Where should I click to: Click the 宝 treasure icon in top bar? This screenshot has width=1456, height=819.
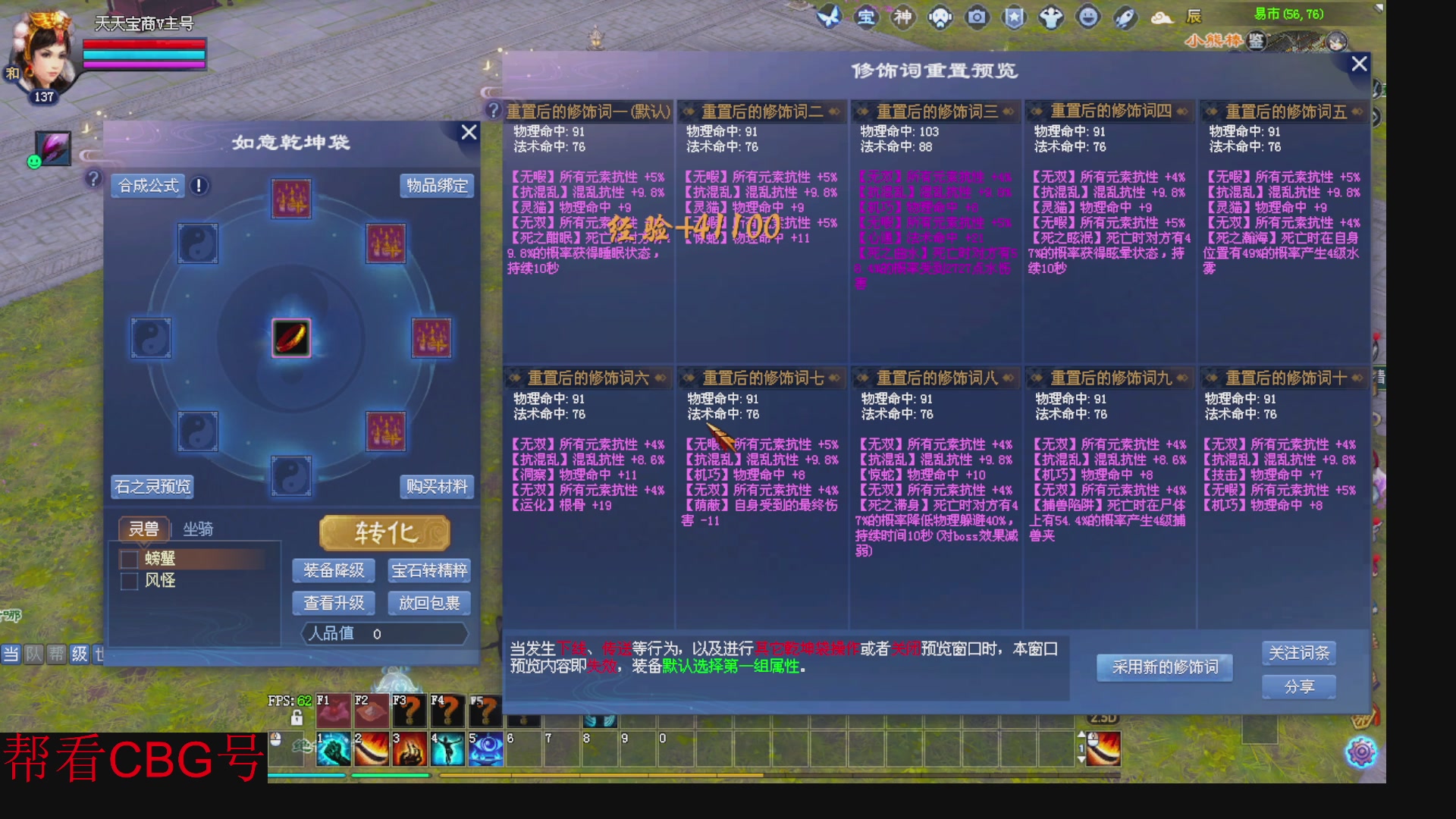pyautogui.click(x=866, y=17)
